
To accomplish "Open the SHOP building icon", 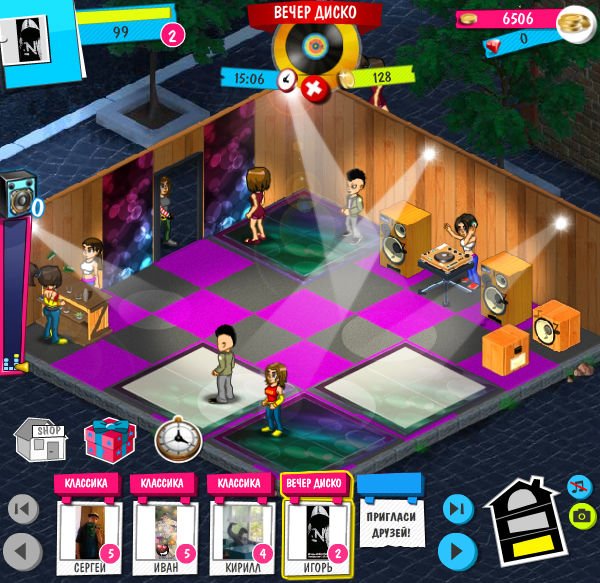I will coord(40,441).
